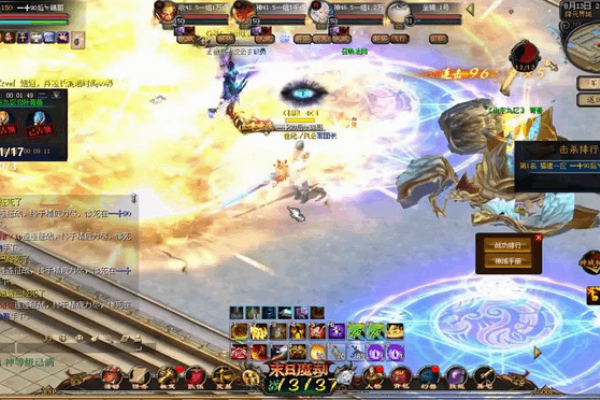Select the white-haired team member portrait
The width and height of the screenshot is (600, 400).
pyautogui.click(x=320, y=13)
